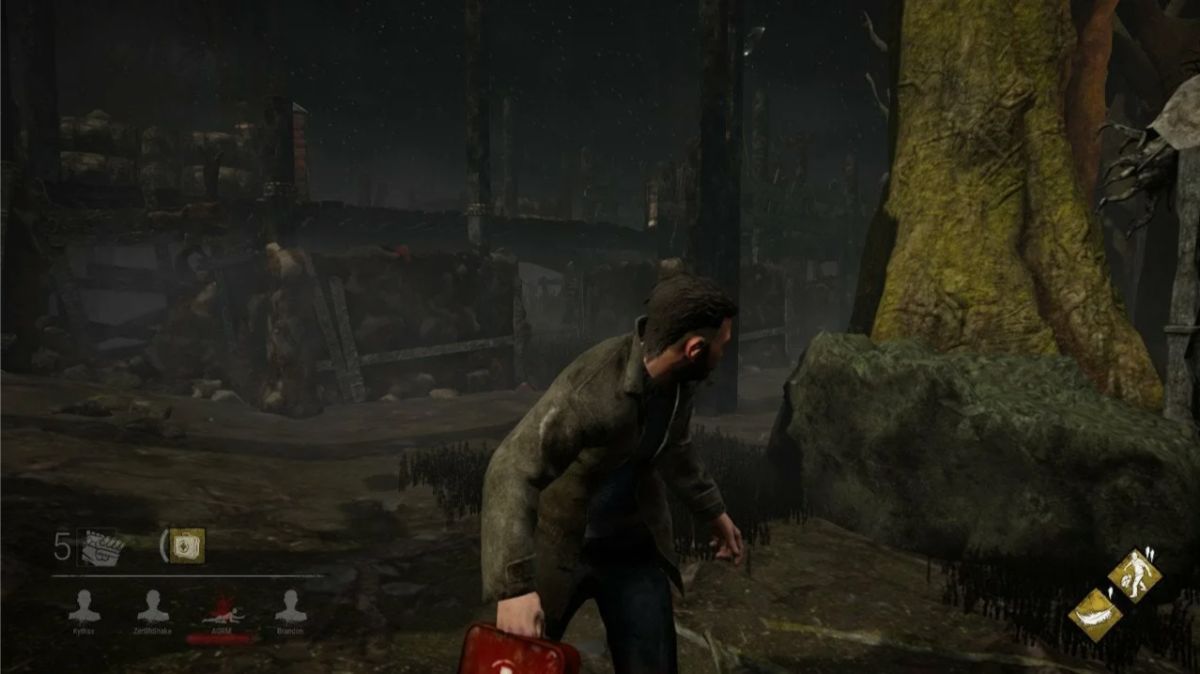Viewport: 1200px width, 674px height.
Task: Click the generators remaining objective icon
Action: tap(99, 547)
